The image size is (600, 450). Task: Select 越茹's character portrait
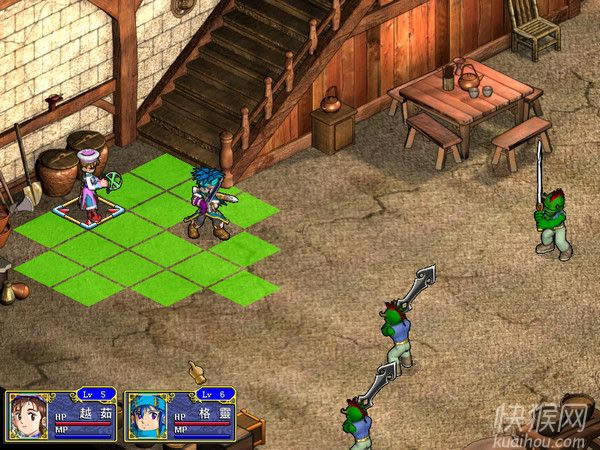[27, 416]
